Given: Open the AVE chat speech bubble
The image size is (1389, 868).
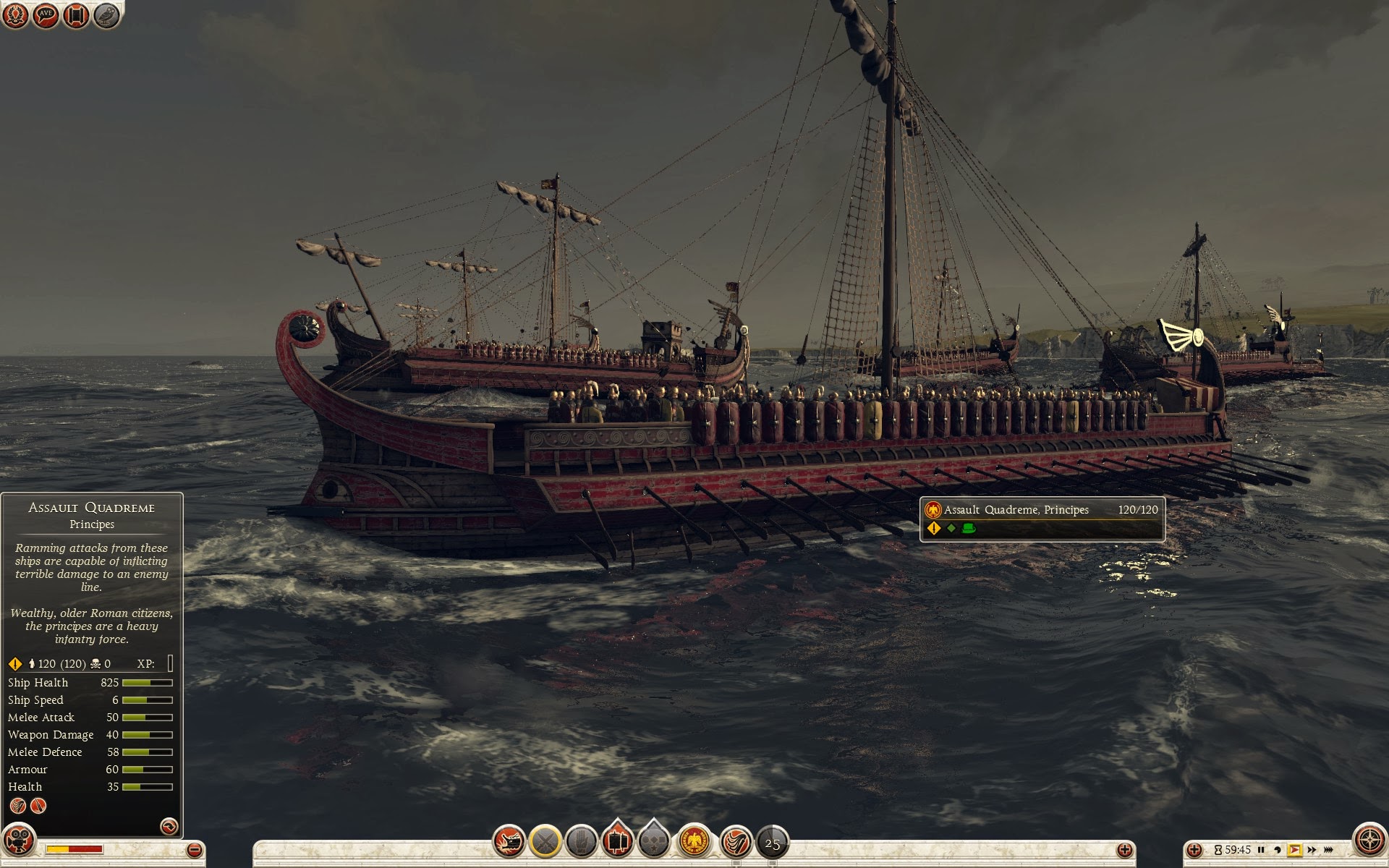Looking at the screenshot, I should 46,14.
